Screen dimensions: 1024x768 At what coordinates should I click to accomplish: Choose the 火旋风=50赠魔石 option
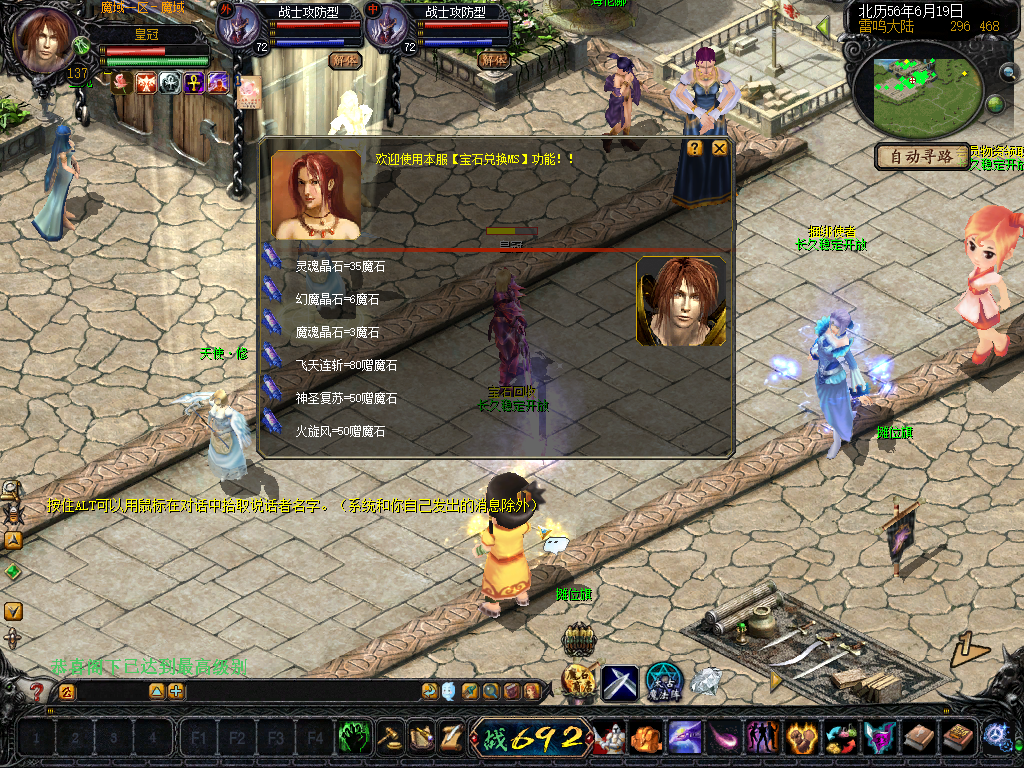tap(340, 432)
